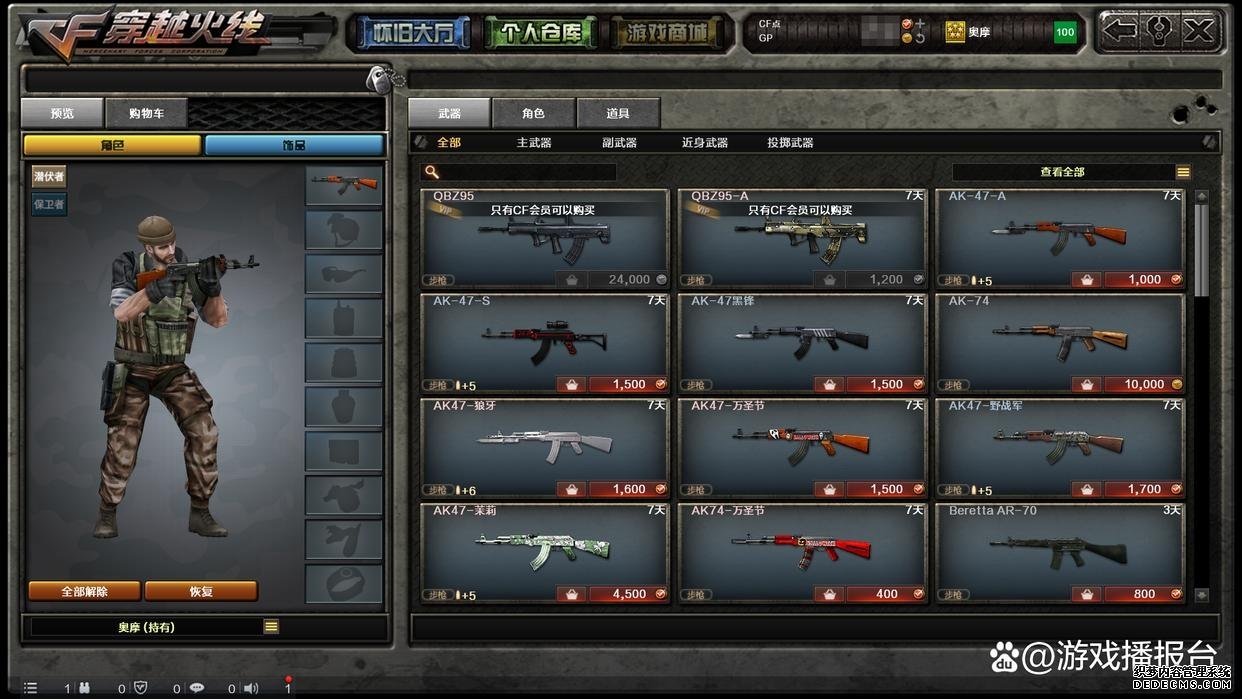The image size is (1242, 699).
Task: Switch to the 购物车 cart tab
Action: point(145,113)
